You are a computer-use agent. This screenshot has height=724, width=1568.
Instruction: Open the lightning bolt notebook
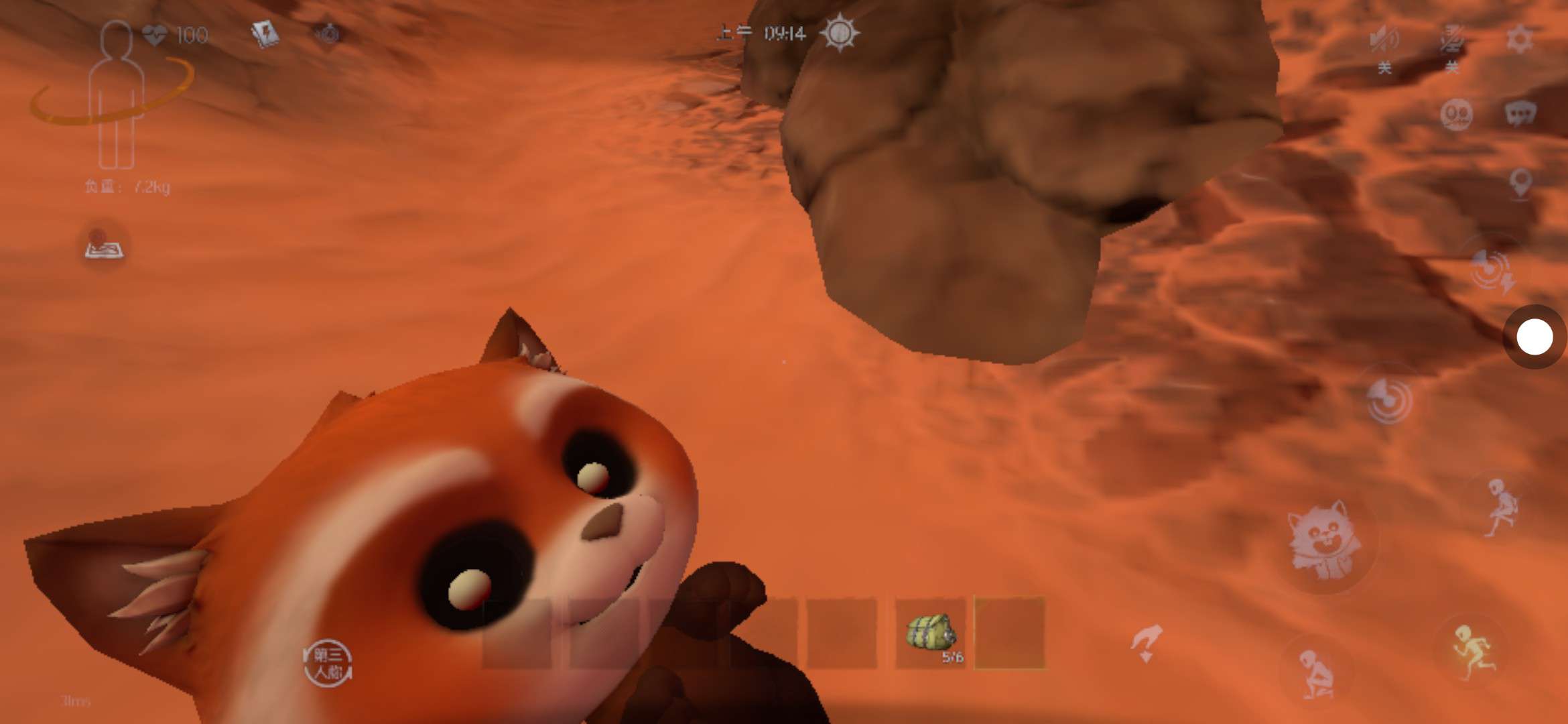[264, 34]
